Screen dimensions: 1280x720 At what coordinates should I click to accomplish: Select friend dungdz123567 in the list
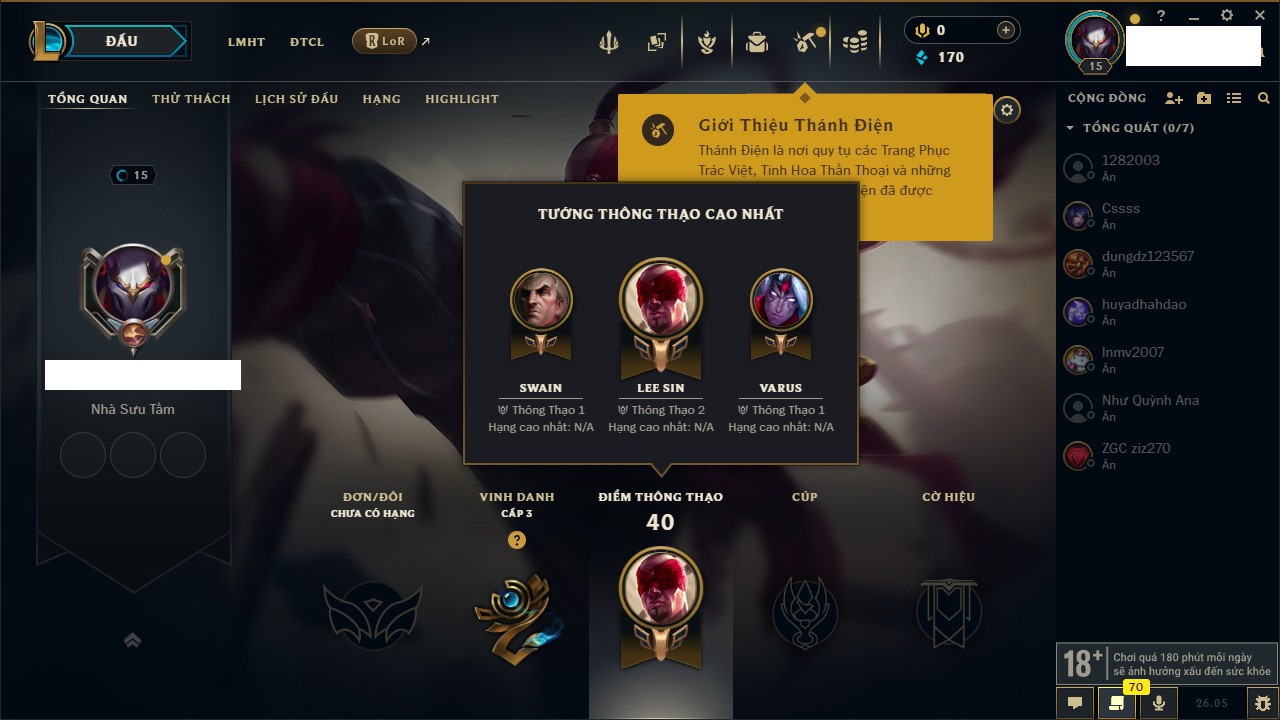(x=1147, y=256)
